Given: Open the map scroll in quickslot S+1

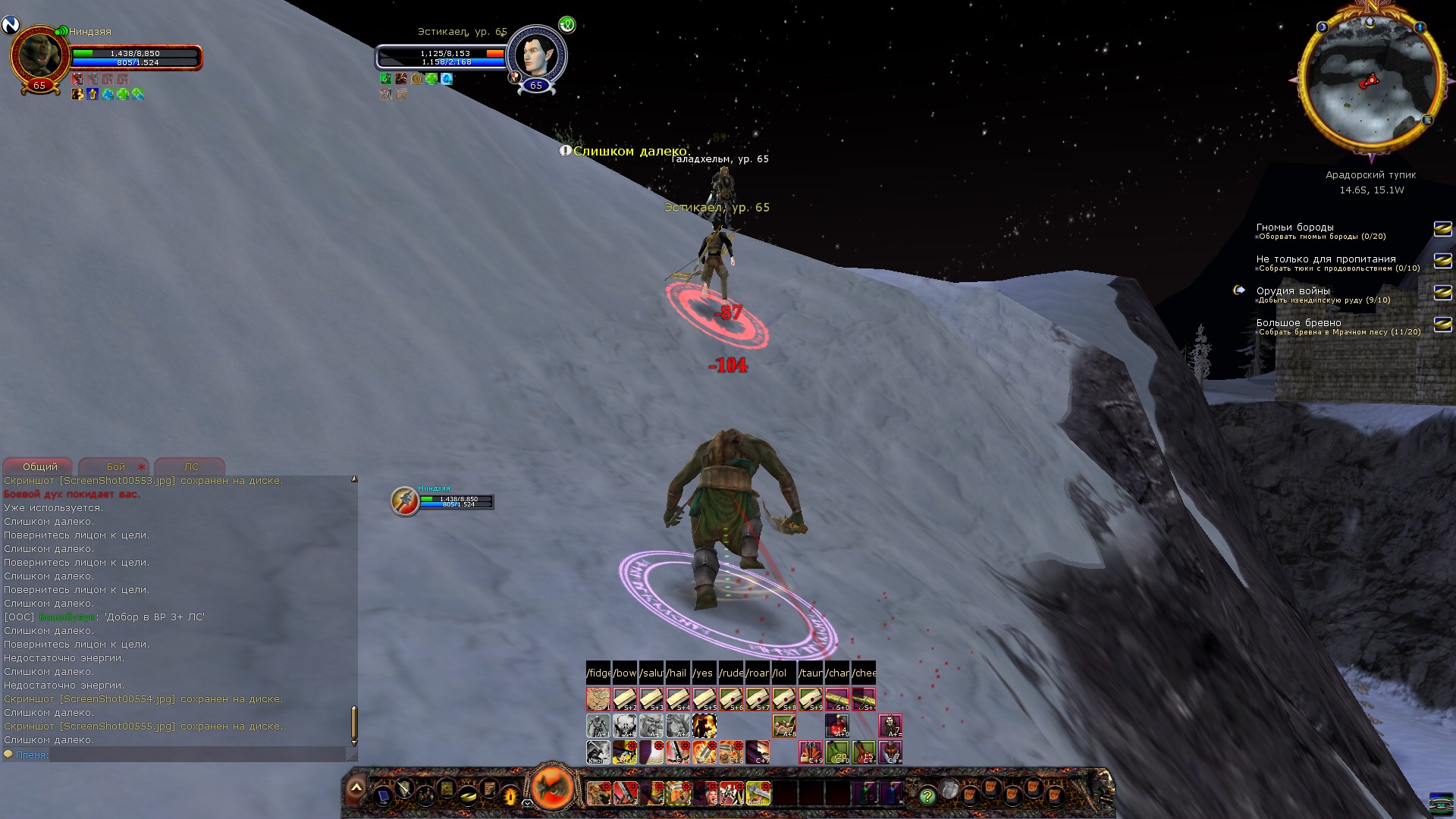Looking at the screenshot, I should tap(598, 698).
